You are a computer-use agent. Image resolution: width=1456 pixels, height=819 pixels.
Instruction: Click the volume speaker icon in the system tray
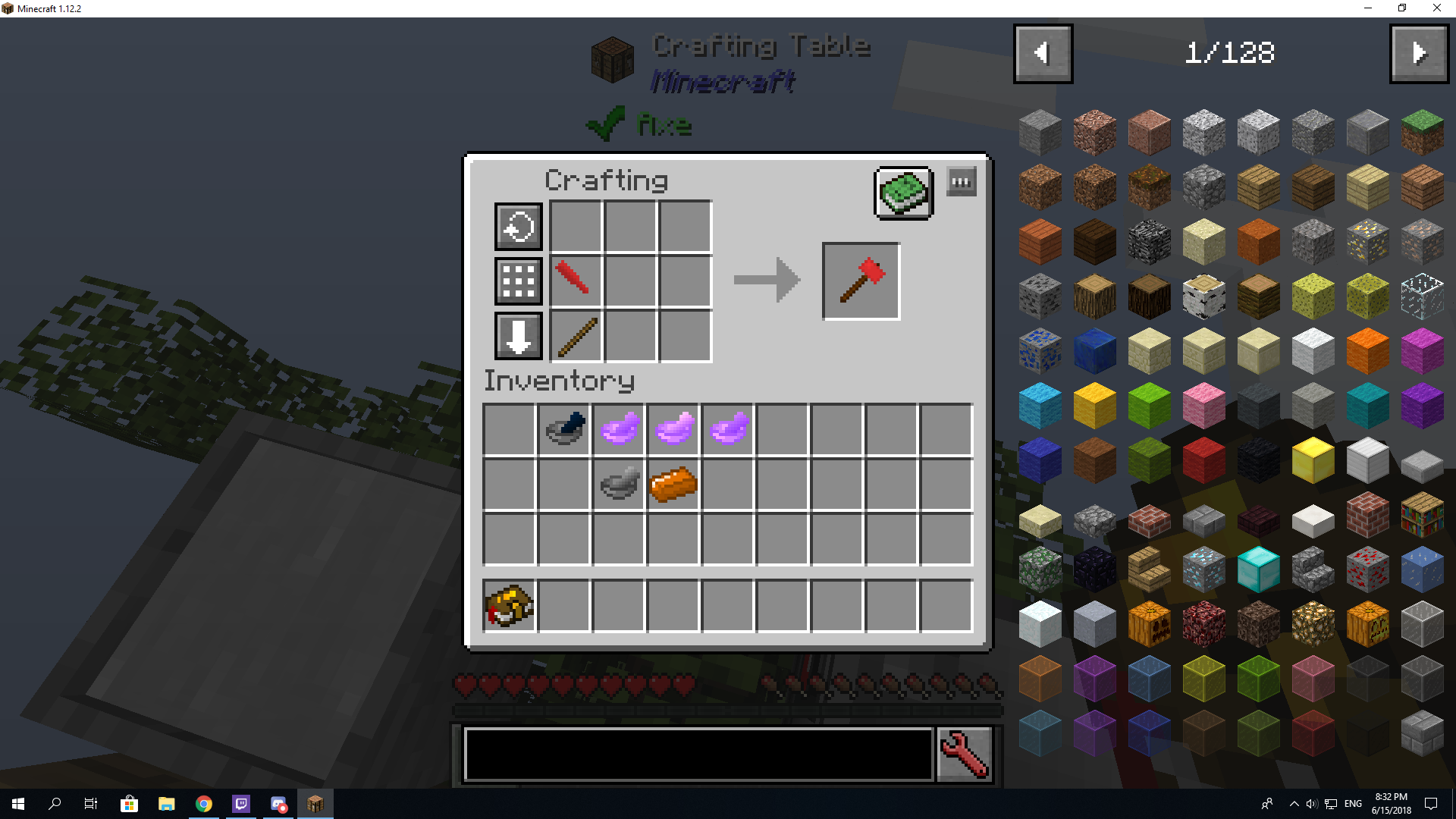[1311, 804]
